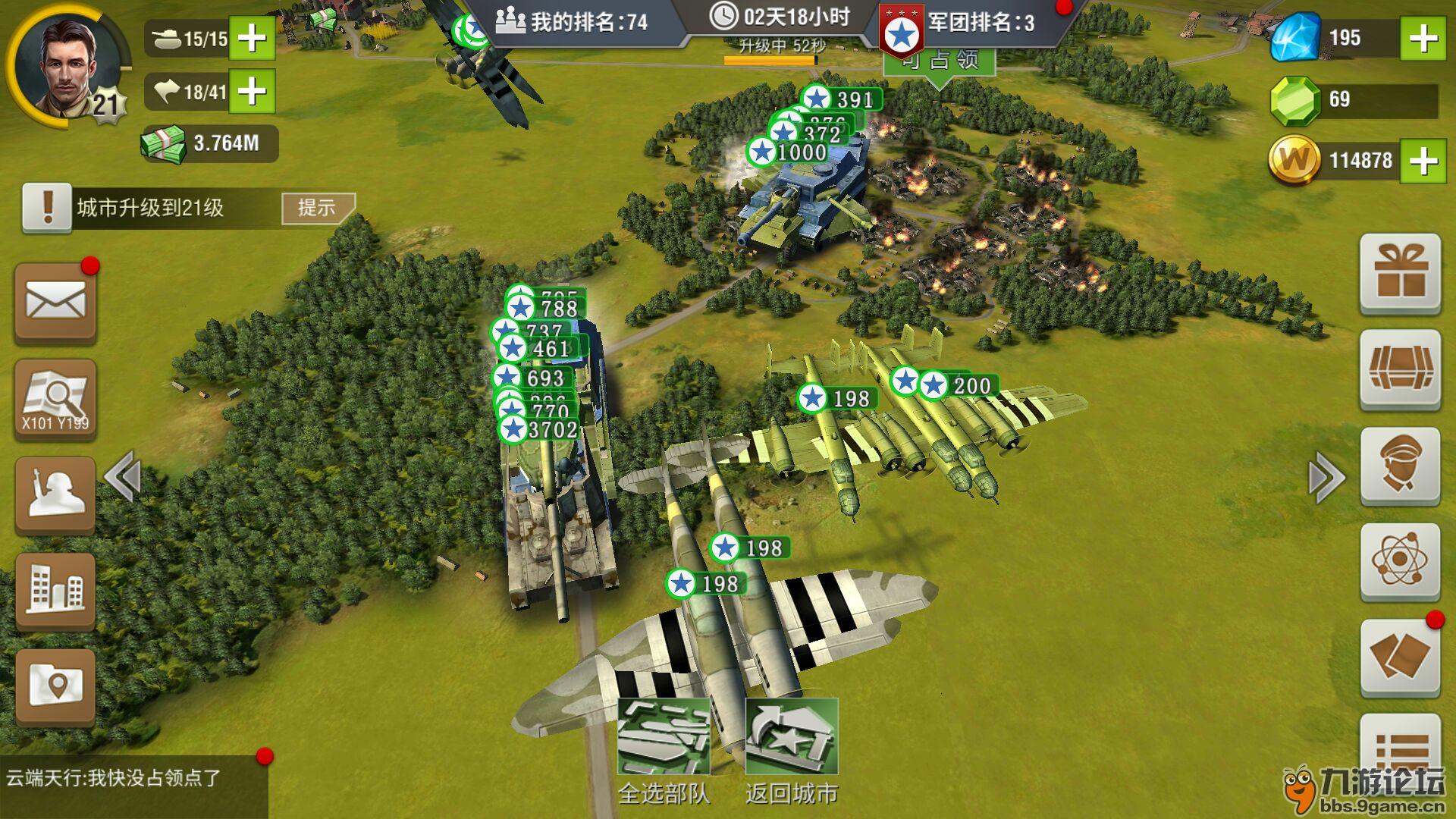
Task: Open the soldier troops menu
Action: pyautogui.click(x=55, y=494)
